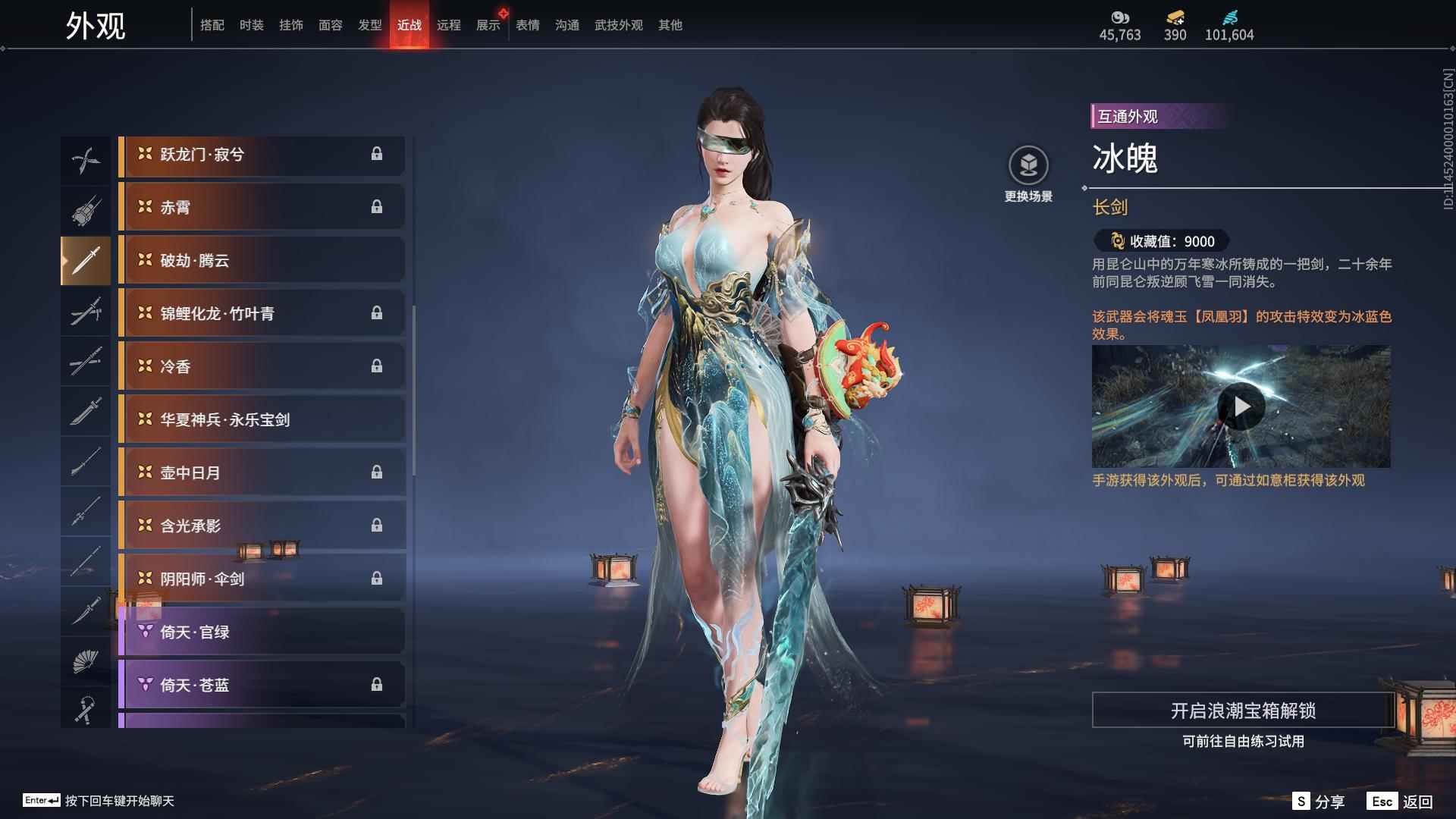Choose the 赤霄 weapon skin
The image size is (1456, 819).
(x=262, y=207)
